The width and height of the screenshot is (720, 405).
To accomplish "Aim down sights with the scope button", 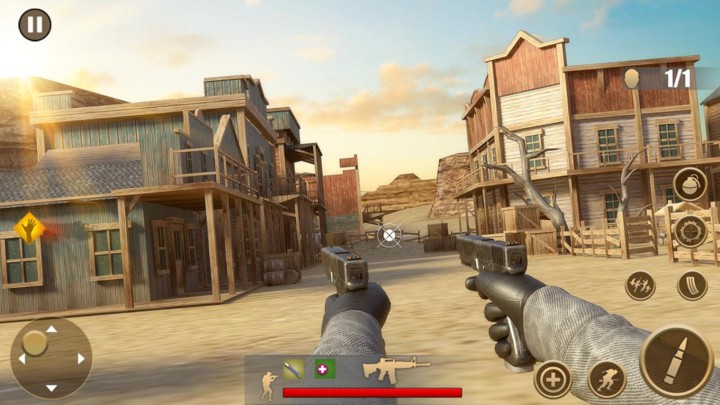I will (690, 232).
